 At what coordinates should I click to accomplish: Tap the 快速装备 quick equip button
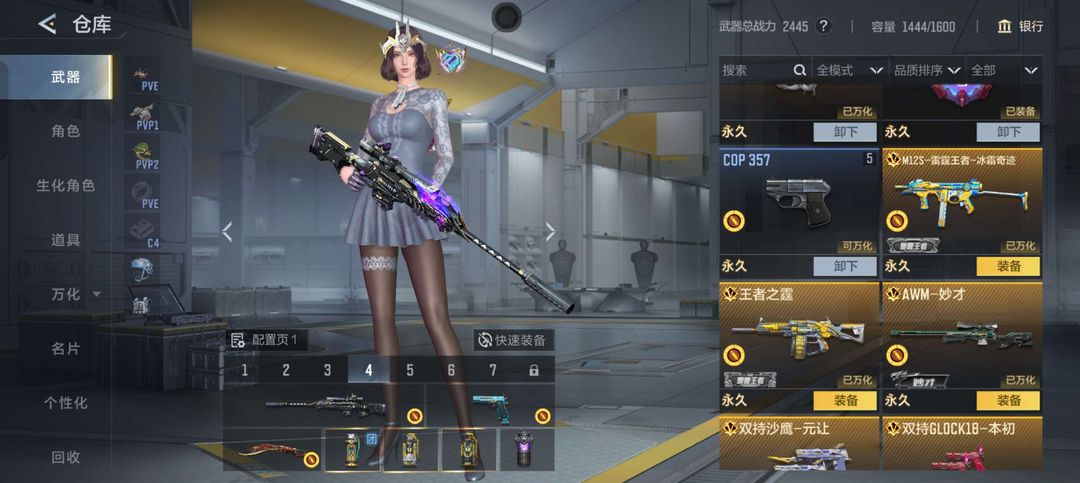point(513,340)
